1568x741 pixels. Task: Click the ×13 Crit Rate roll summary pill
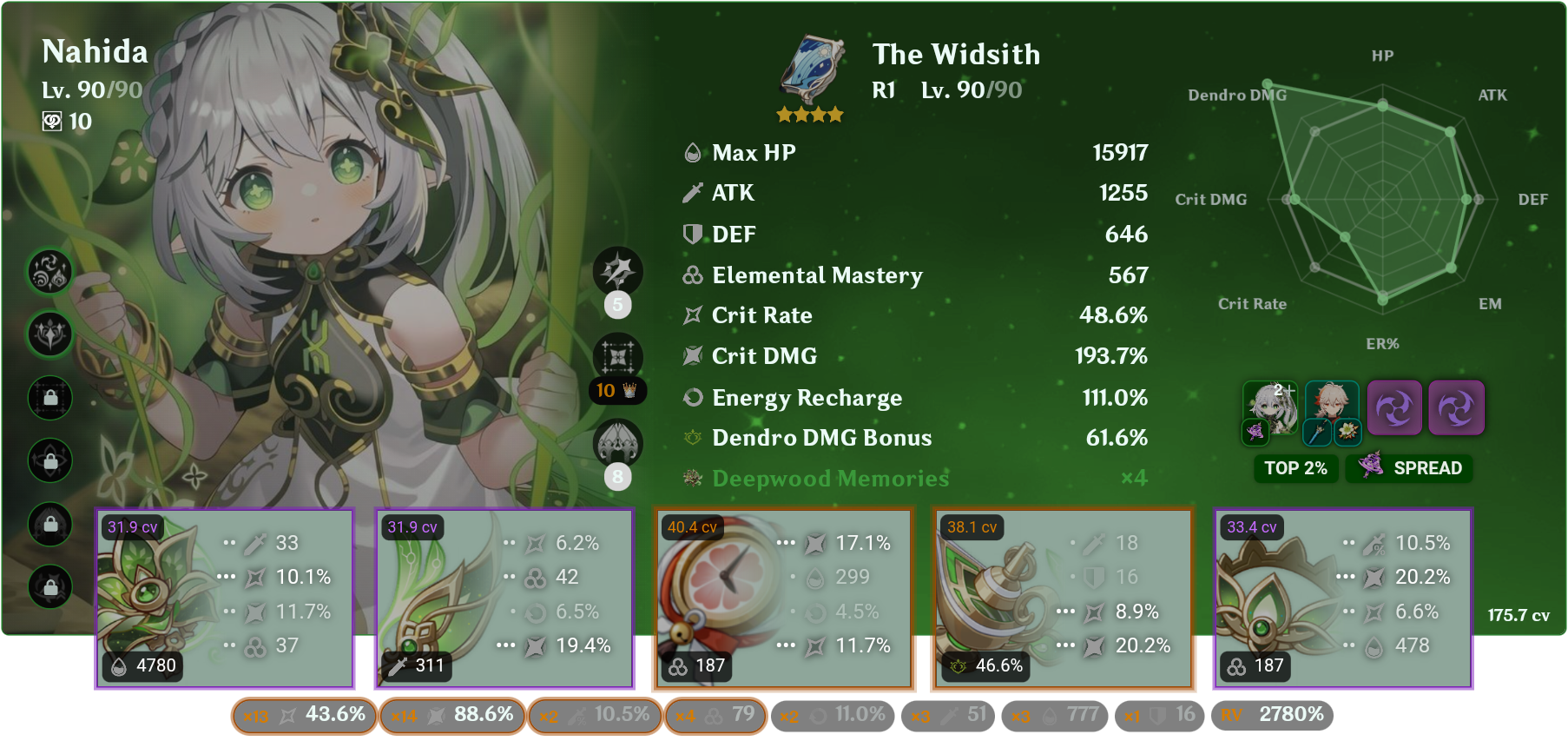click(303, 715)
